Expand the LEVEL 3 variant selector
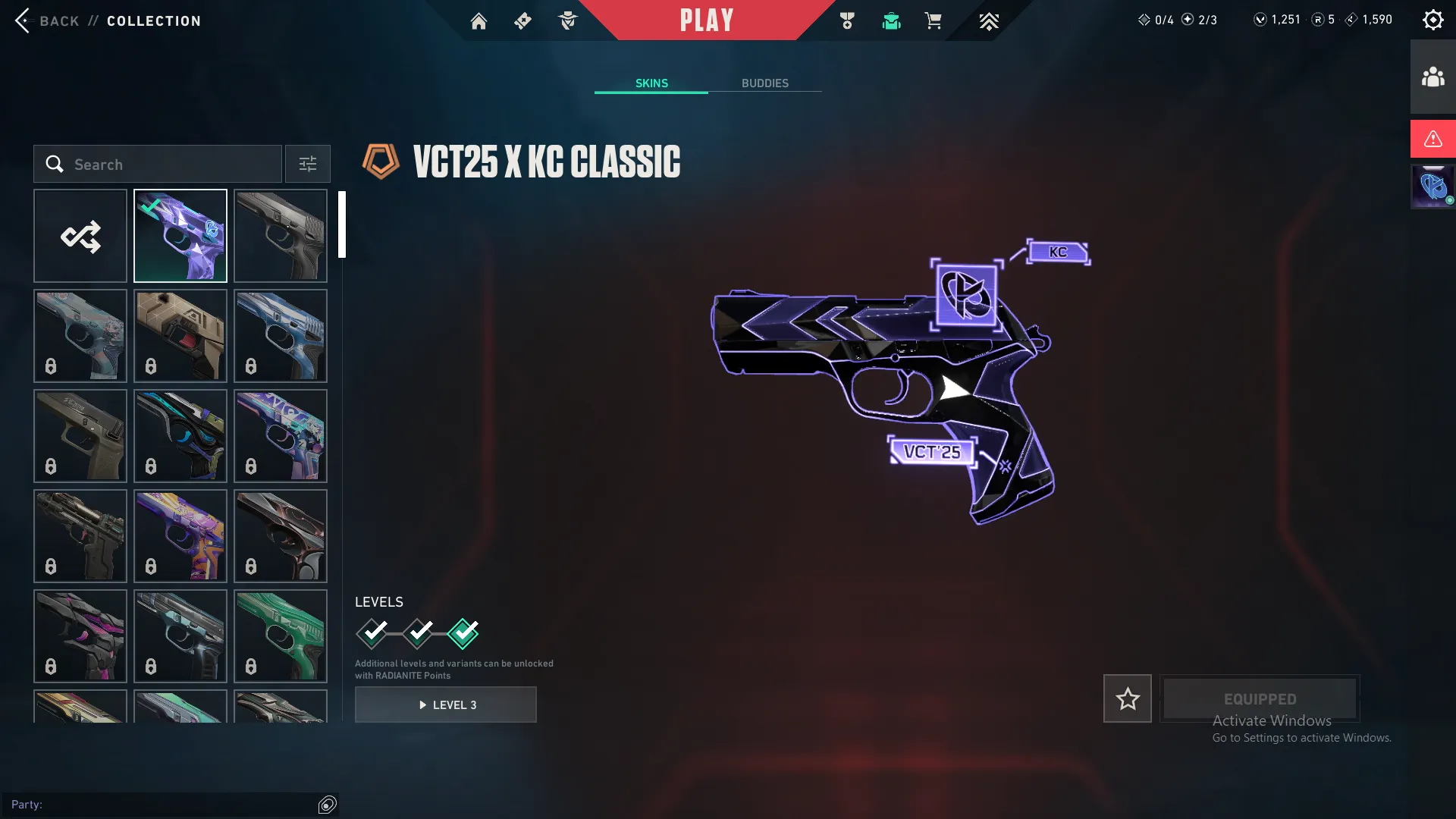The width and height of the screenshot is (1456, 819). pos(446,704)
